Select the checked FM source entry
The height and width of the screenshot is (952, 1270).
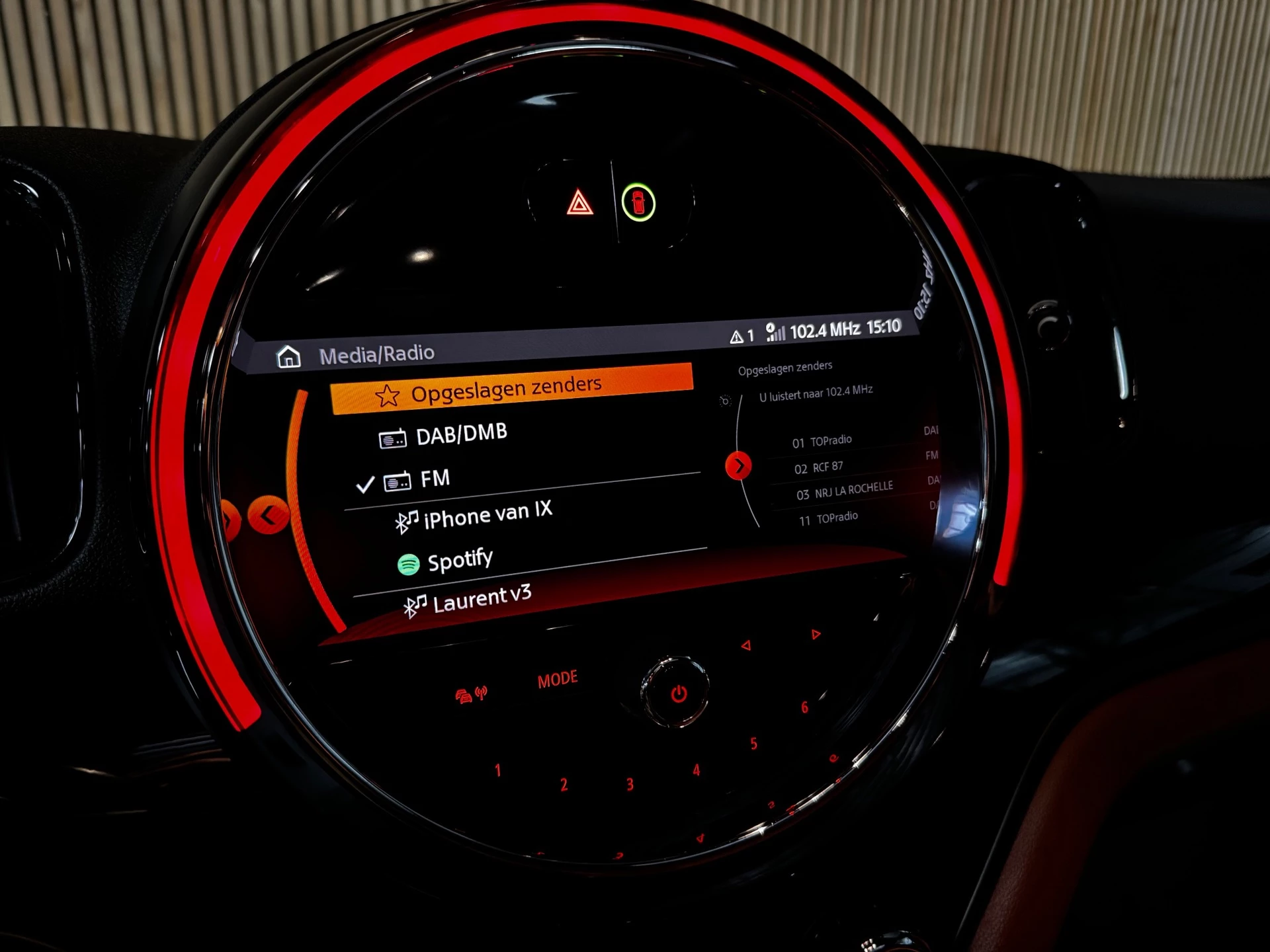pyautogui.click(x=437, y=478)
